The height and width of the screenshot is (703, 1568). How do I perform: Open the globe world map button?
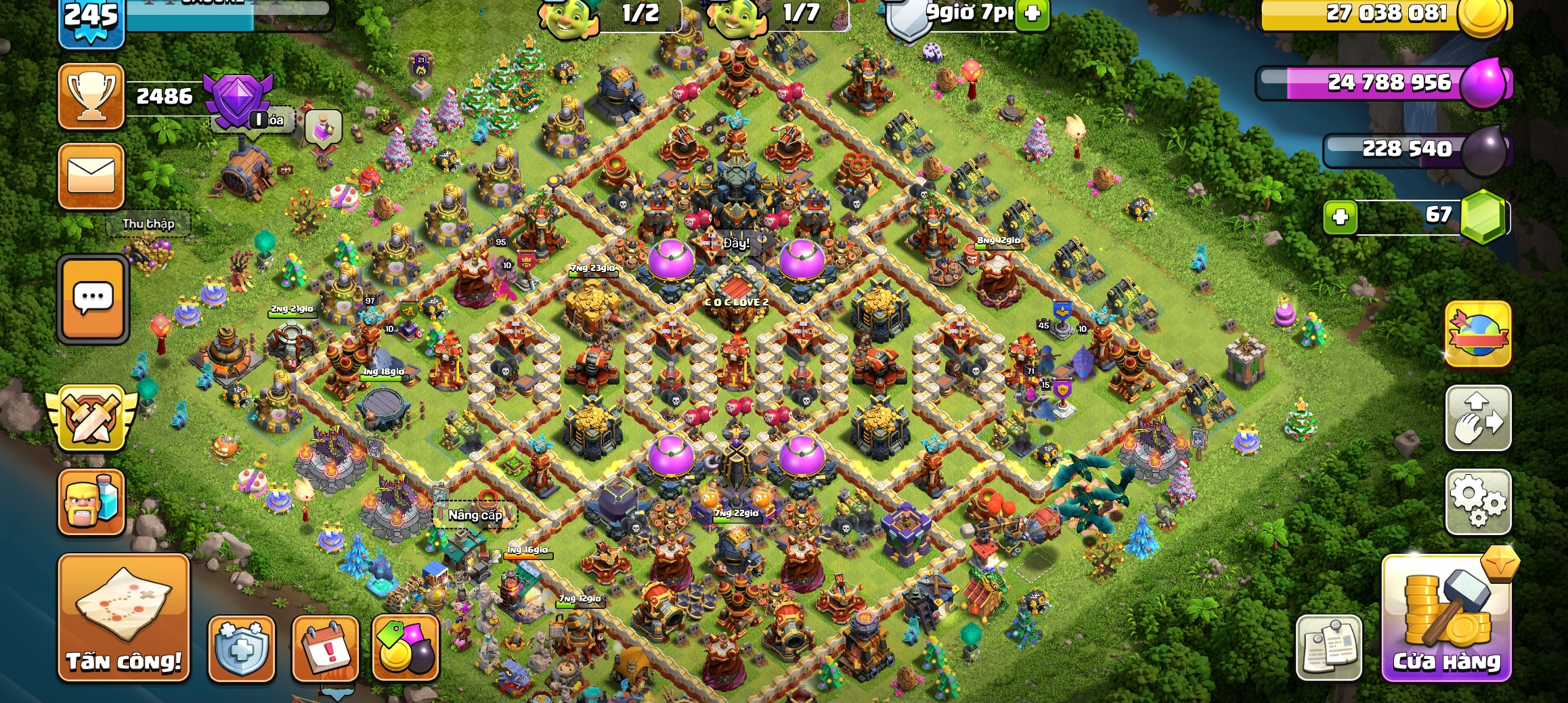(1478, 335)
